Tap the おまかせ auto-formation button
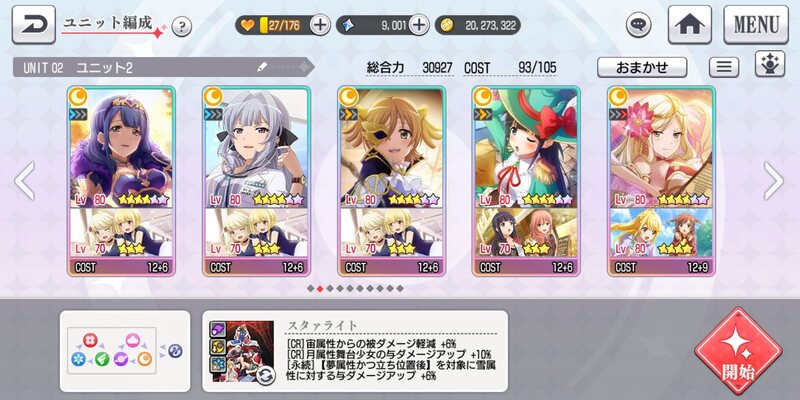Viewport: 800px width, 400px height. tap(642, 67)
